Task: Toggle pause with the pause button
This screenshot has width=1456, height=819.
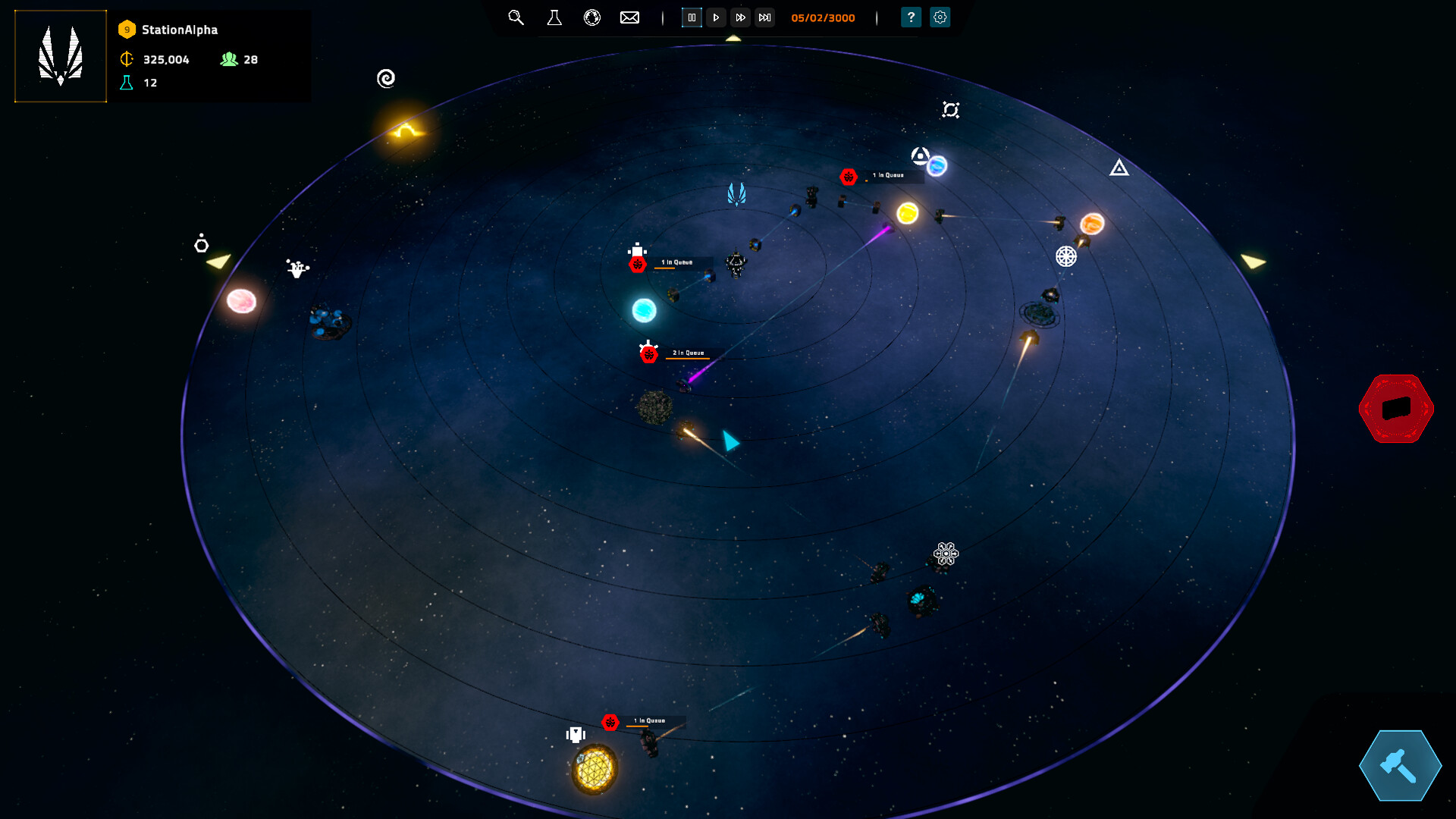Action: click(692, 17)
